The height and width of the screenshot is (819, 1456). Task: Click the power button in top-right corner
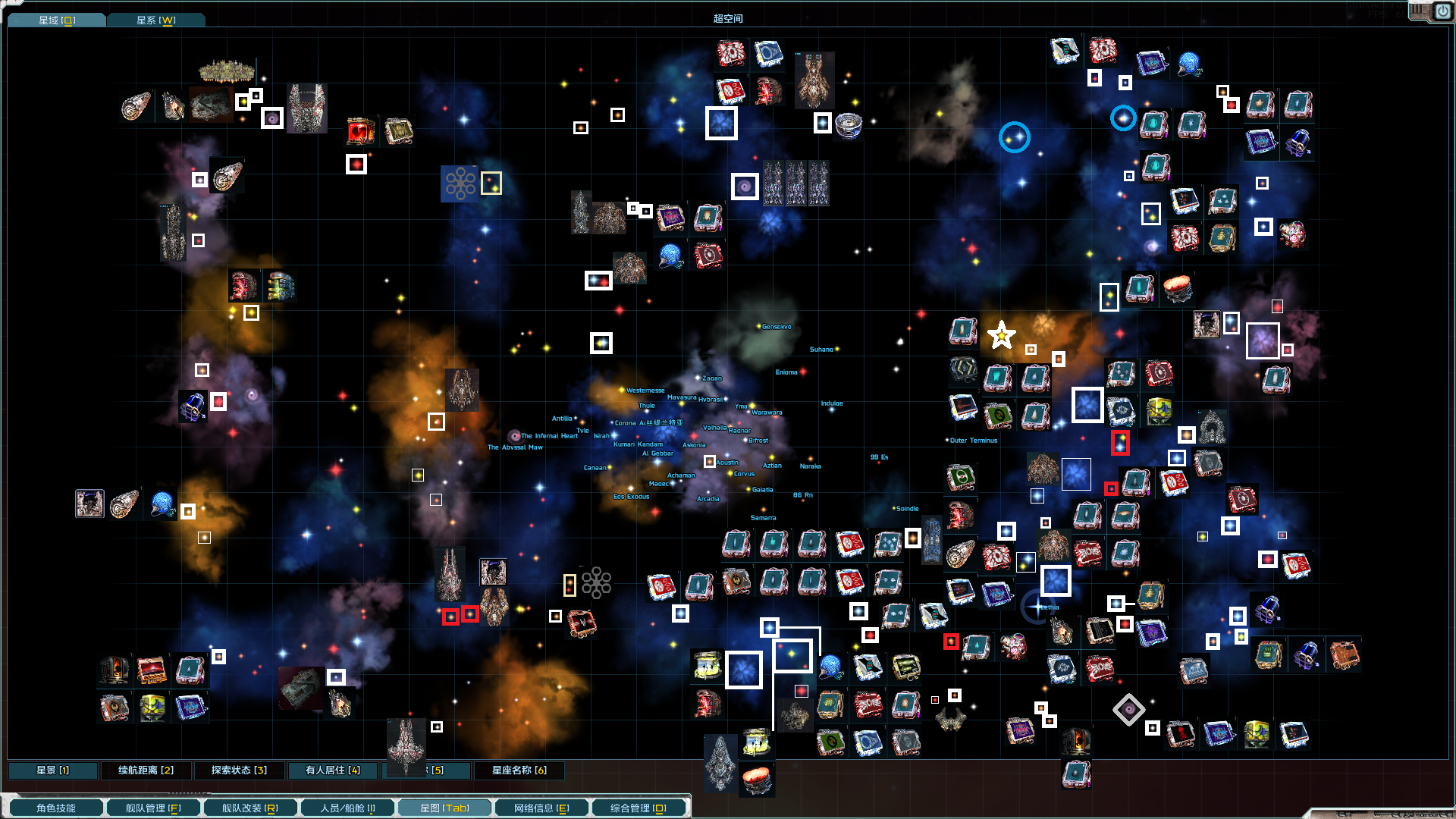(1444, 11)
